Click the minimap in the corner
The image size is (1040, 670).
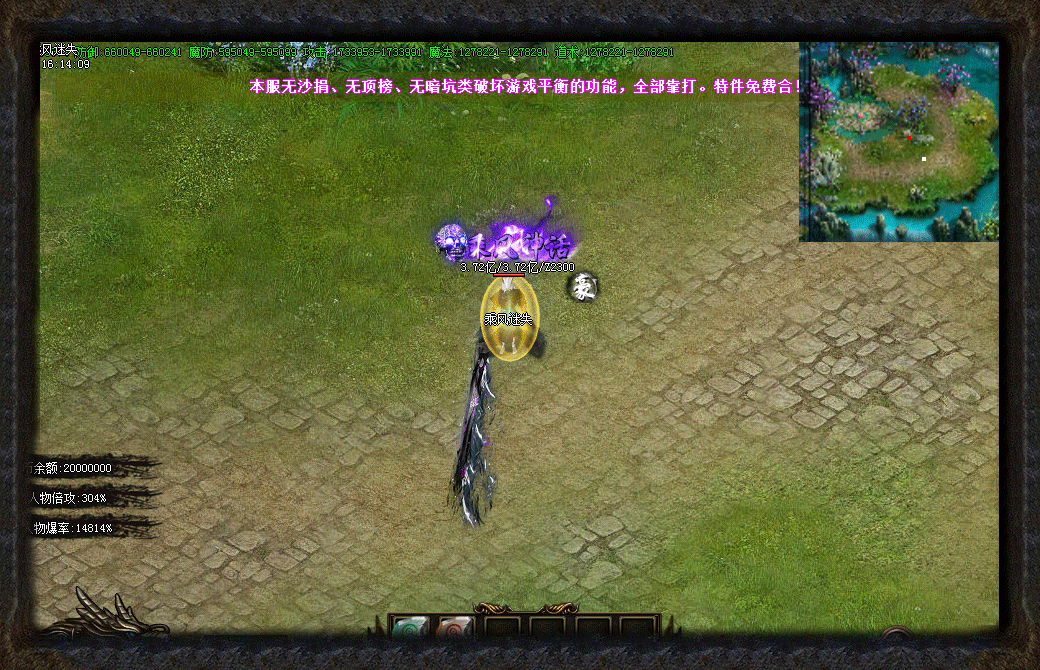click(x=899, y=141)
